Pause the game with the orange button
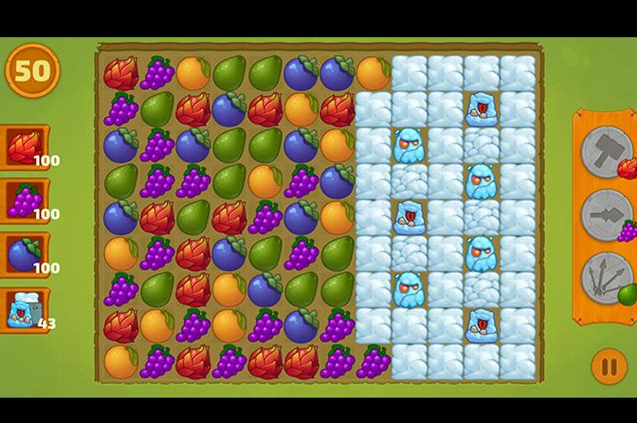 click(608, 366)
